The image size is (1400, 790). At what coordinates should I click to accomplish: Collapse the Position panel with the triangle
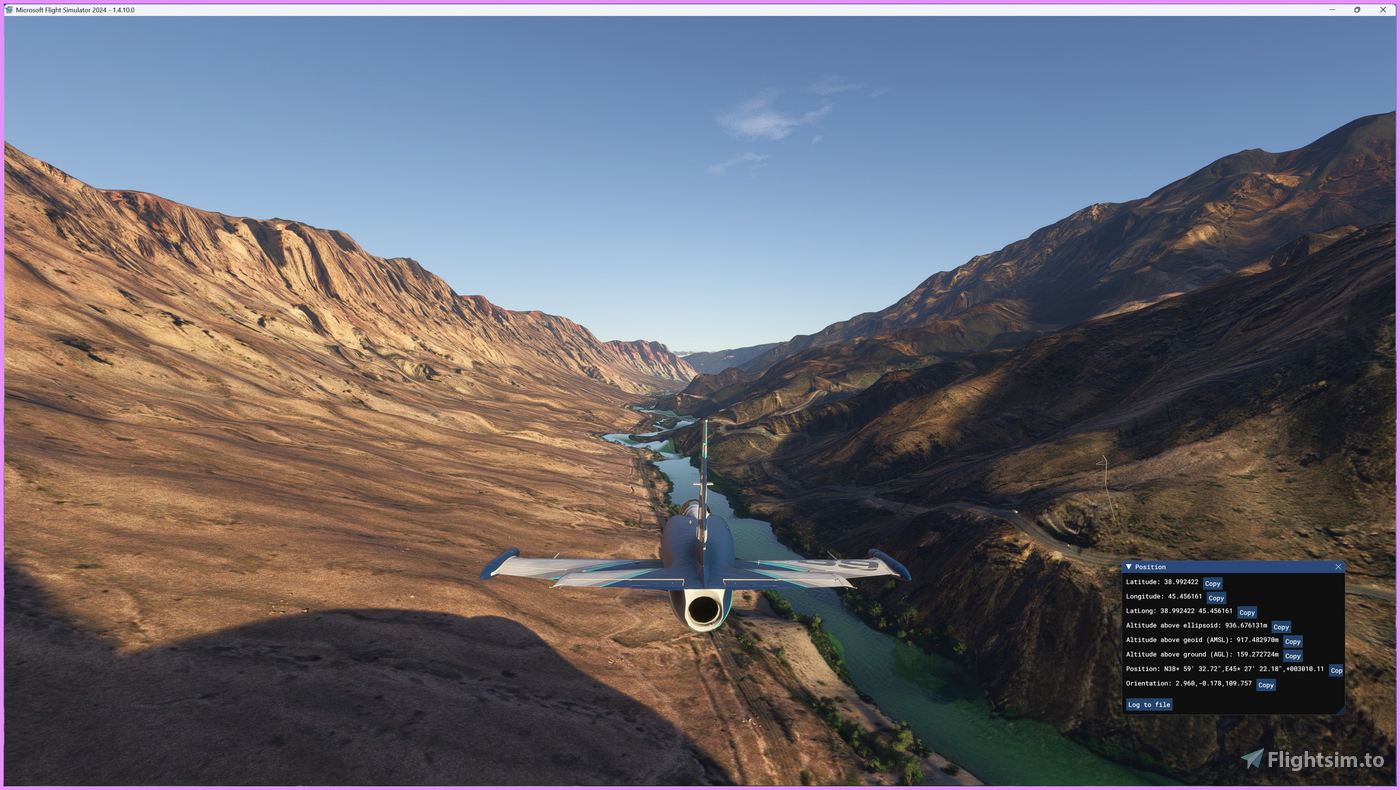1129,567
